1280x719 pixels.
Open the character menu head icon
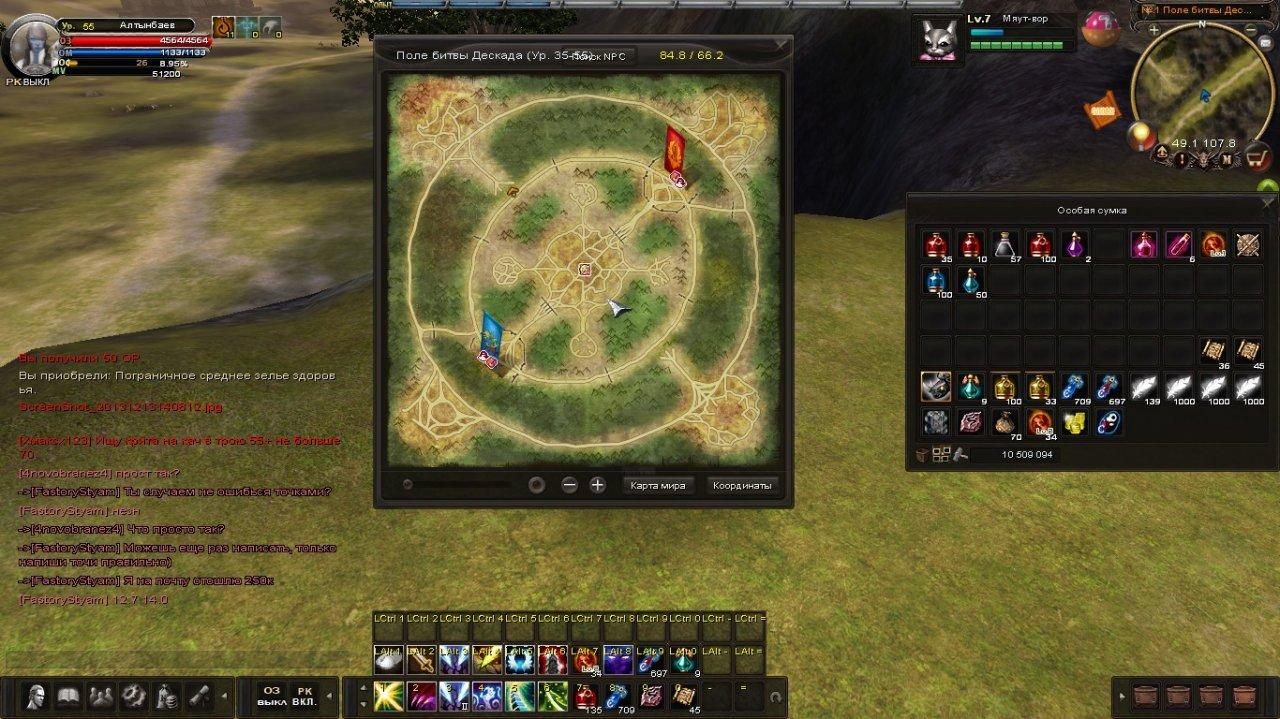37,694
